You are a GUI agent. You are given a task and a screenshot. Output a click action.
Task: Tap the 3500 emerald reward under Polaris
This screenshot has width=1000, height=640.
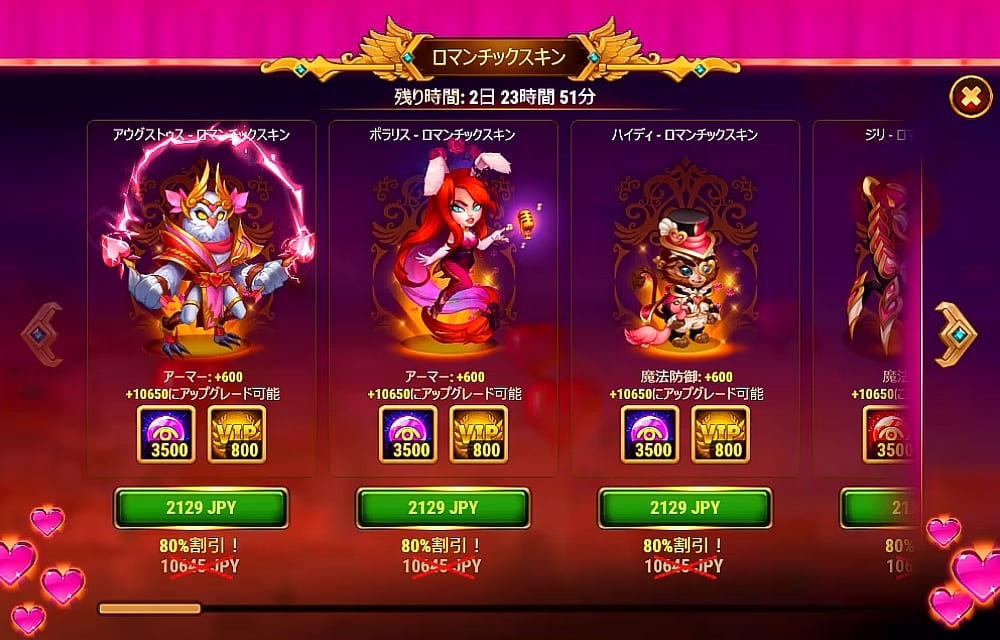point(408,434)
